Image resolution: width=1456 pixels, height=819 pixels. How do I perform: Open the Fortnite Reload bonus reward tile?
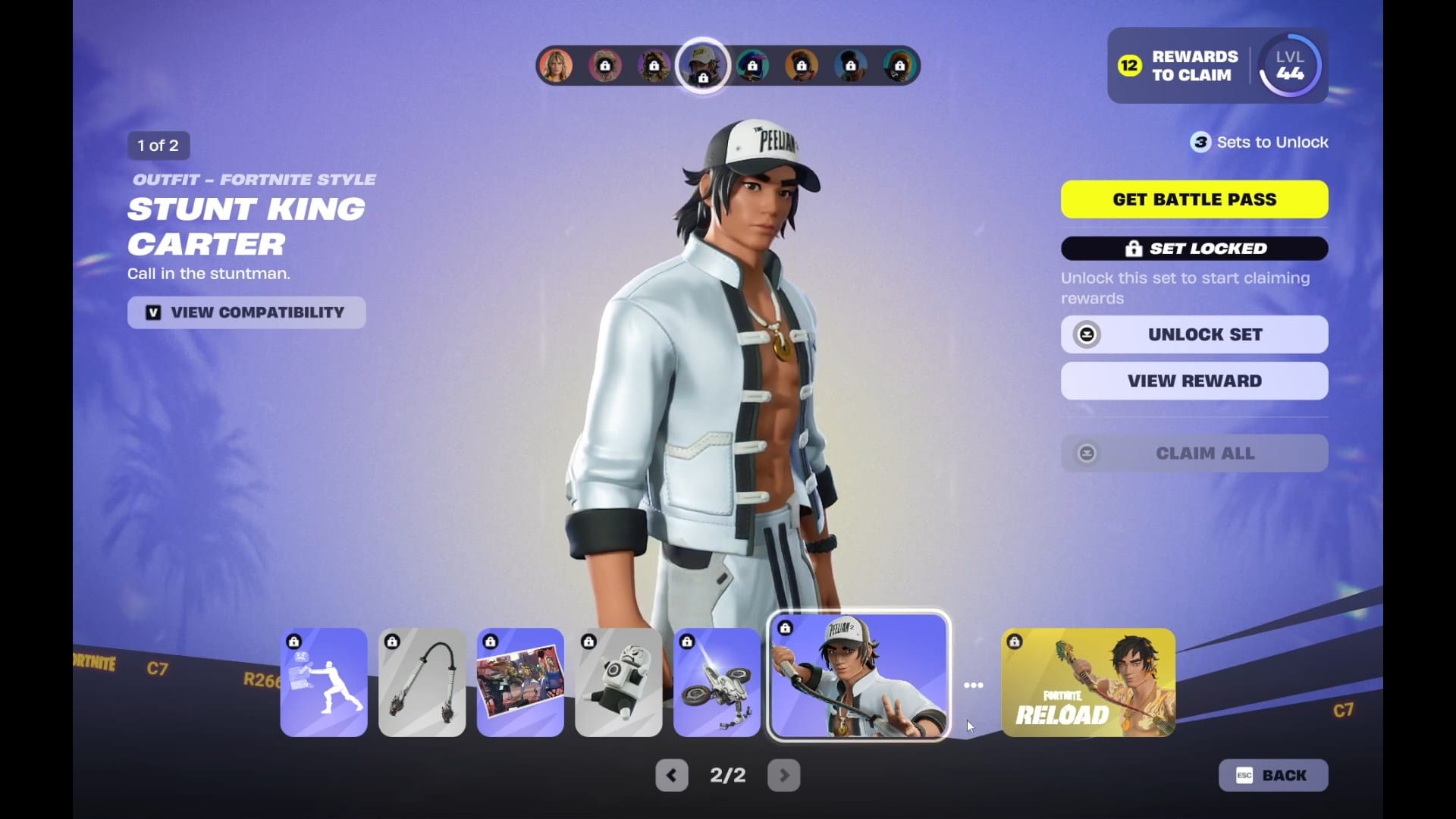[1088, 682]
